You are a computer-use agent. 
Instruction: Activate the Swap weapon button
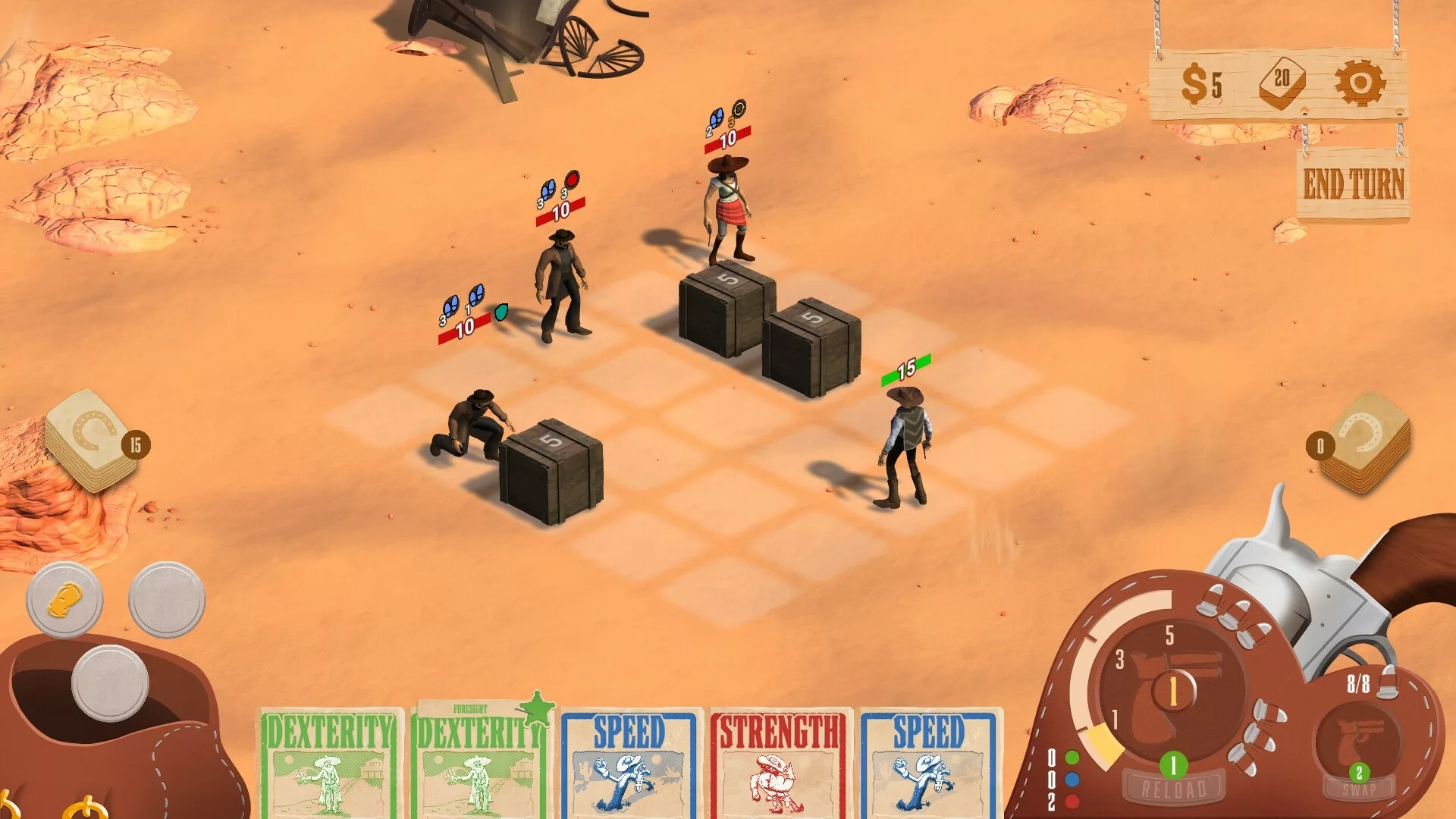pos(1358,789)
